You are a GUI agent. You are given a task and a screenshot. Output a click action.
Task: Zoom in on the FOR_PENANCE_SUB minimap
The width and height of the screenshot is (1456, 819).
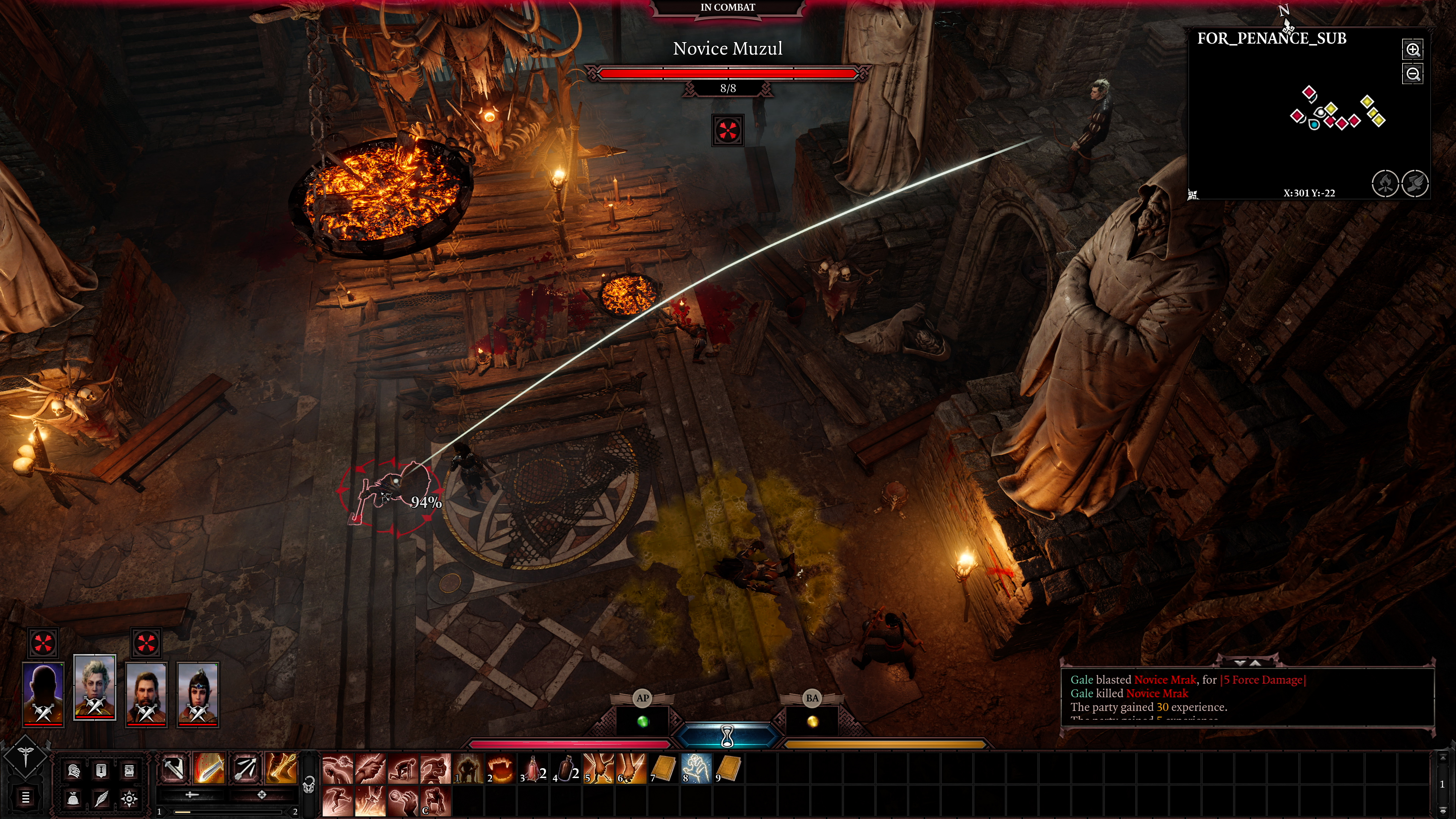tap(1413, 50)
